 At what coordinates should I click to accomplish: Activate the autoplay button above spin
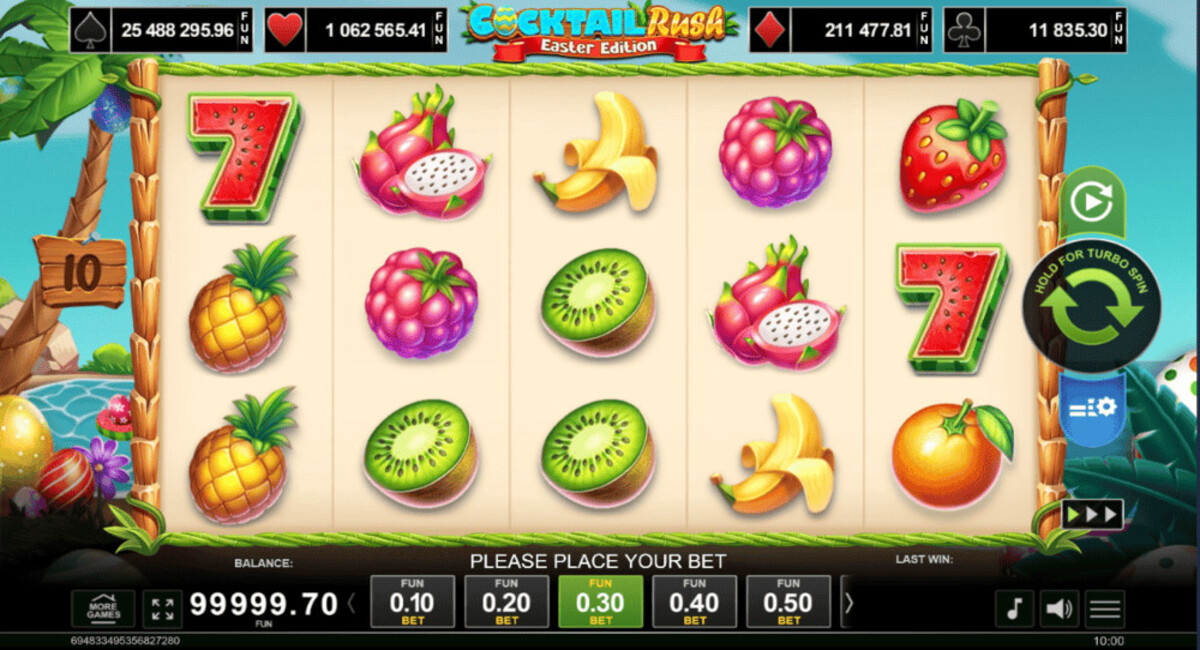1091,203
